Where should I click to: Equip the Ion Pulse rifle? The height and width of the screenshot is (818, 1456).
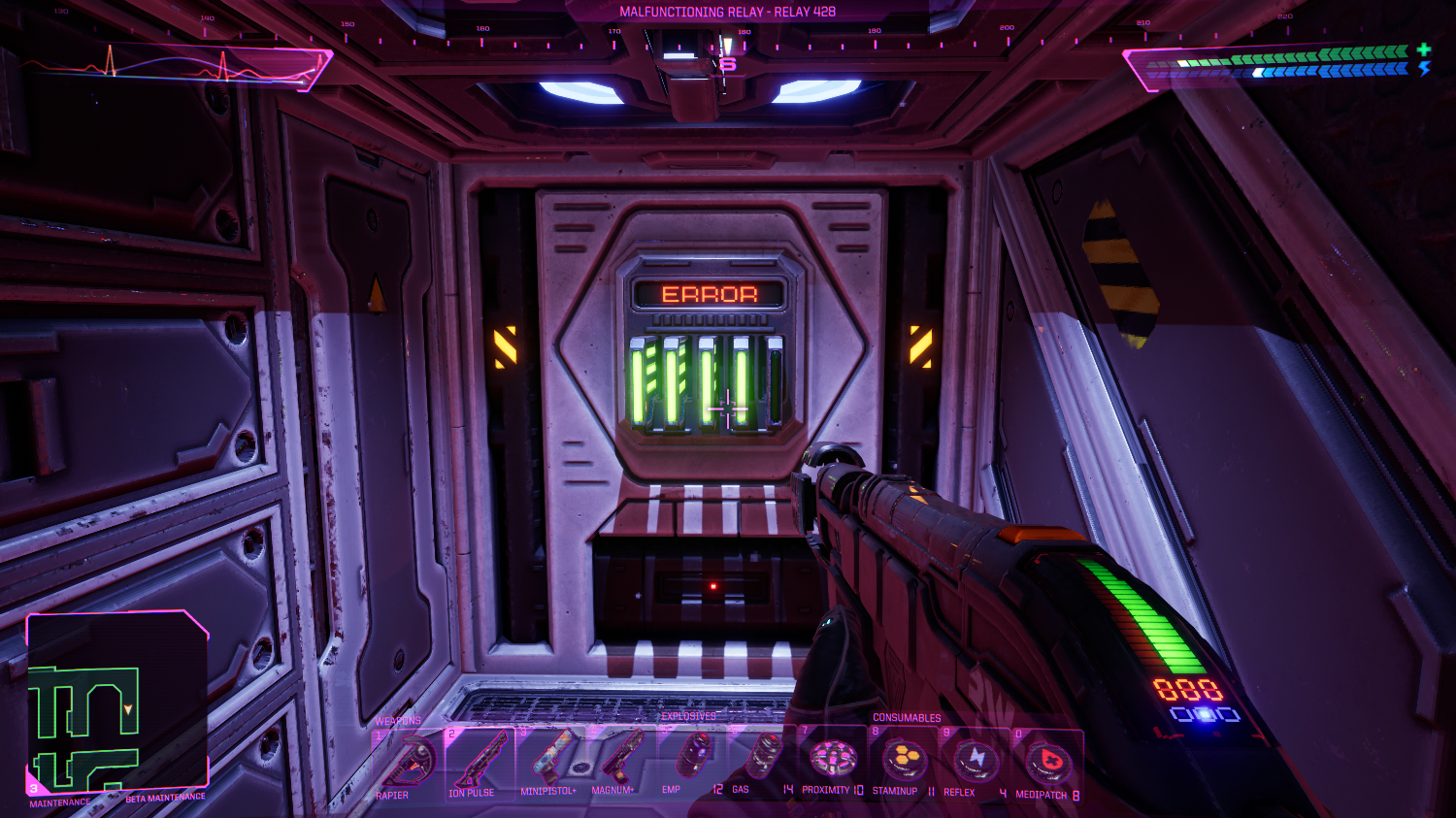tap(480, 762)
